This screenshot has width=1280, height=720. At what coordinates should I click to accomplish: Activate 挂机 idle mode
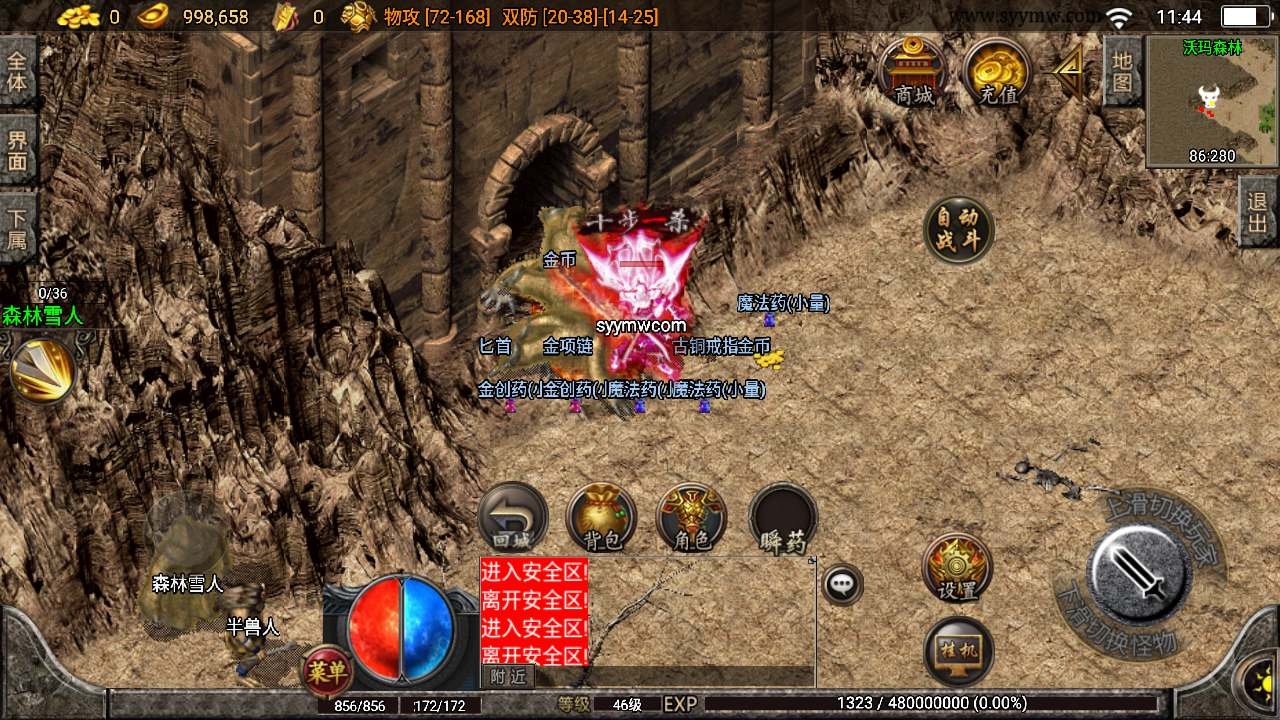pos(958,652)
